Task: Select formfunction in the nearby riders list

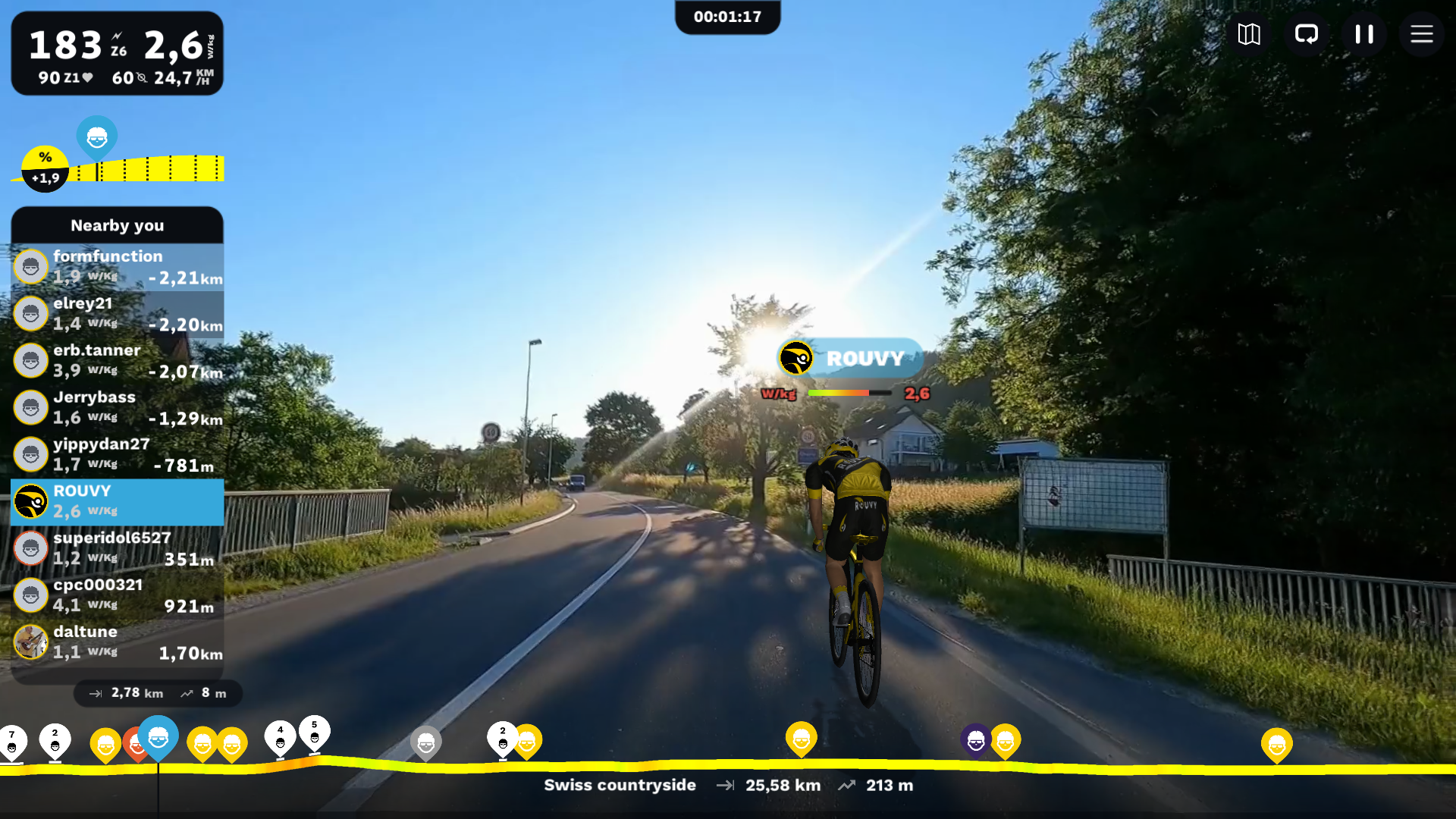Action: [x=118, y=267]
